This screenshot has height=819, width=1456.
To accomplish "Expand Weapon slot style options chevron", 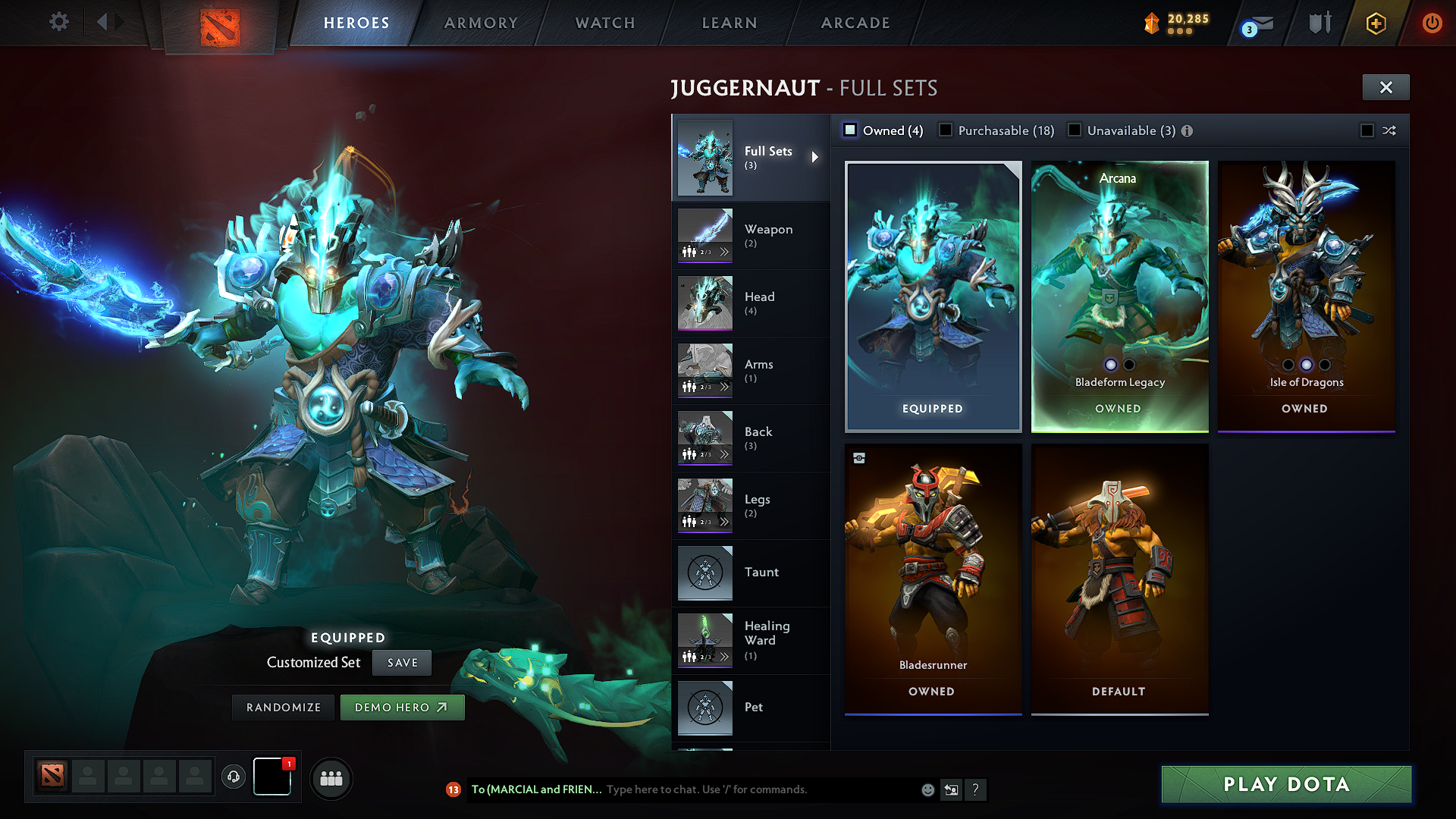I will click(x=724, y=250).
